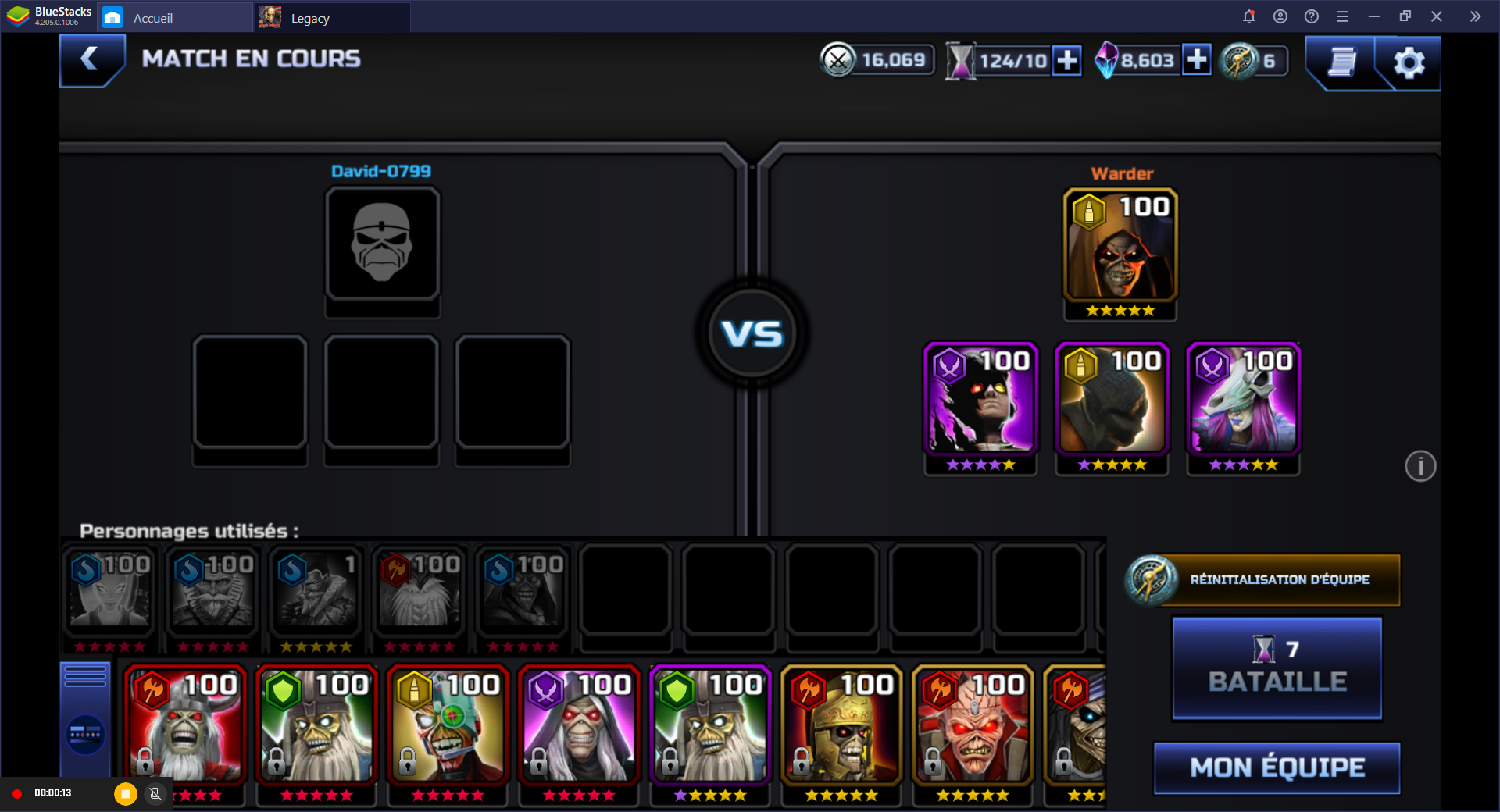Image resolution: width=1500 pixels, height=812 pixels.
Task: Click RÉINITIALISATION D'ÉQUIPE to reset team
Action: [x=1263, y=579]
